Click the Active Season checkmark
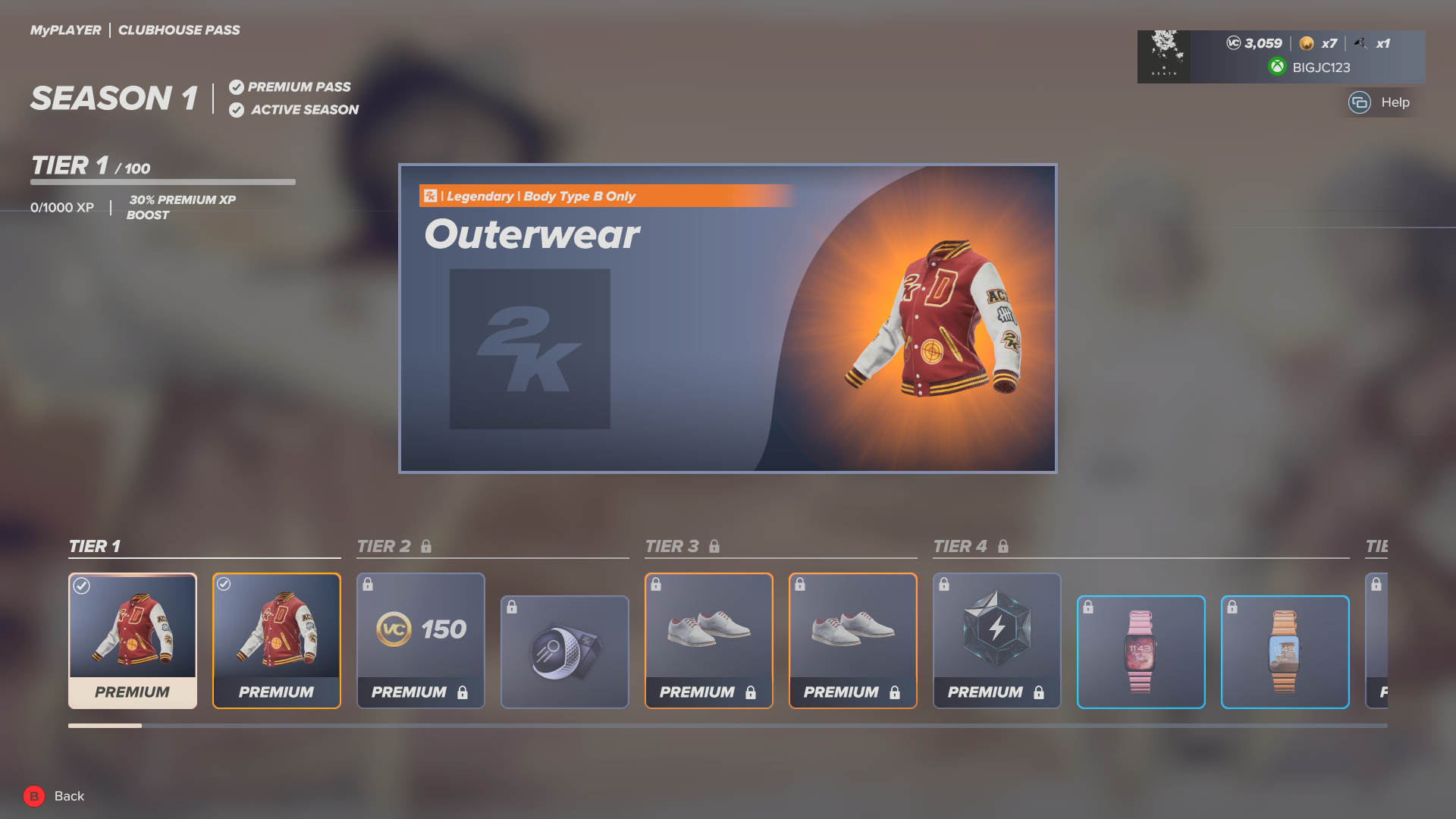The image size is (1456, 819). point(237,109)
